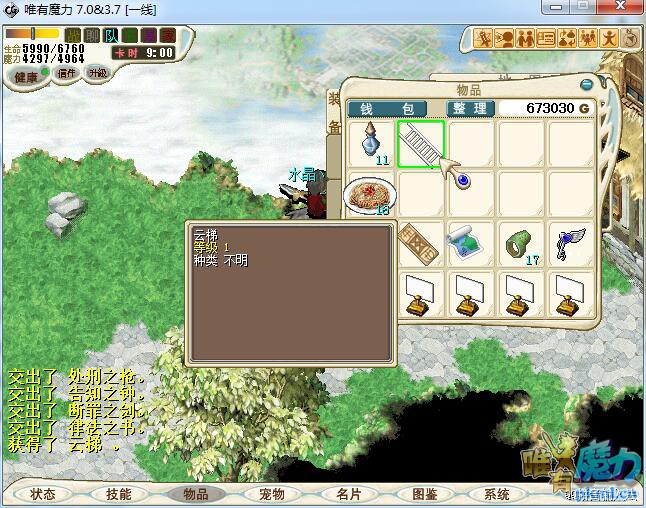Click the 健康 health button

coord(26,77)
